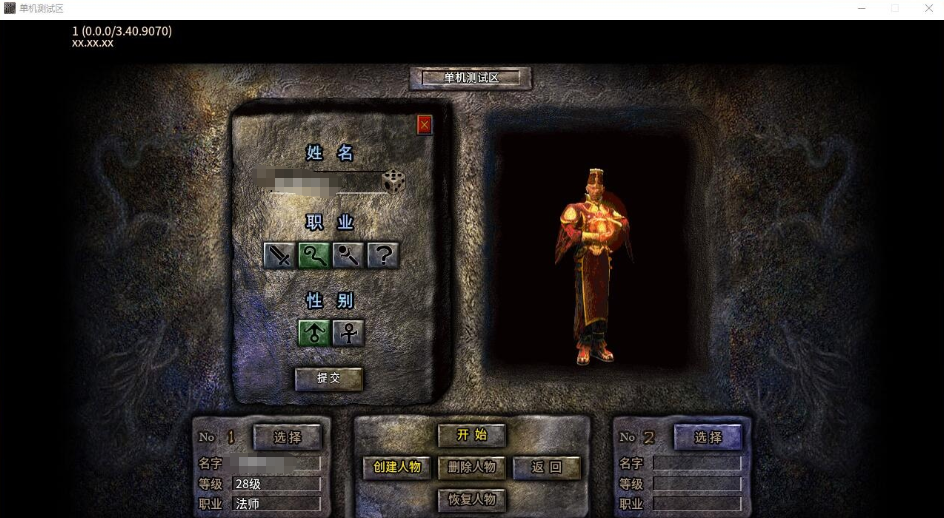Roll the dice for a random name

point(393,181)
